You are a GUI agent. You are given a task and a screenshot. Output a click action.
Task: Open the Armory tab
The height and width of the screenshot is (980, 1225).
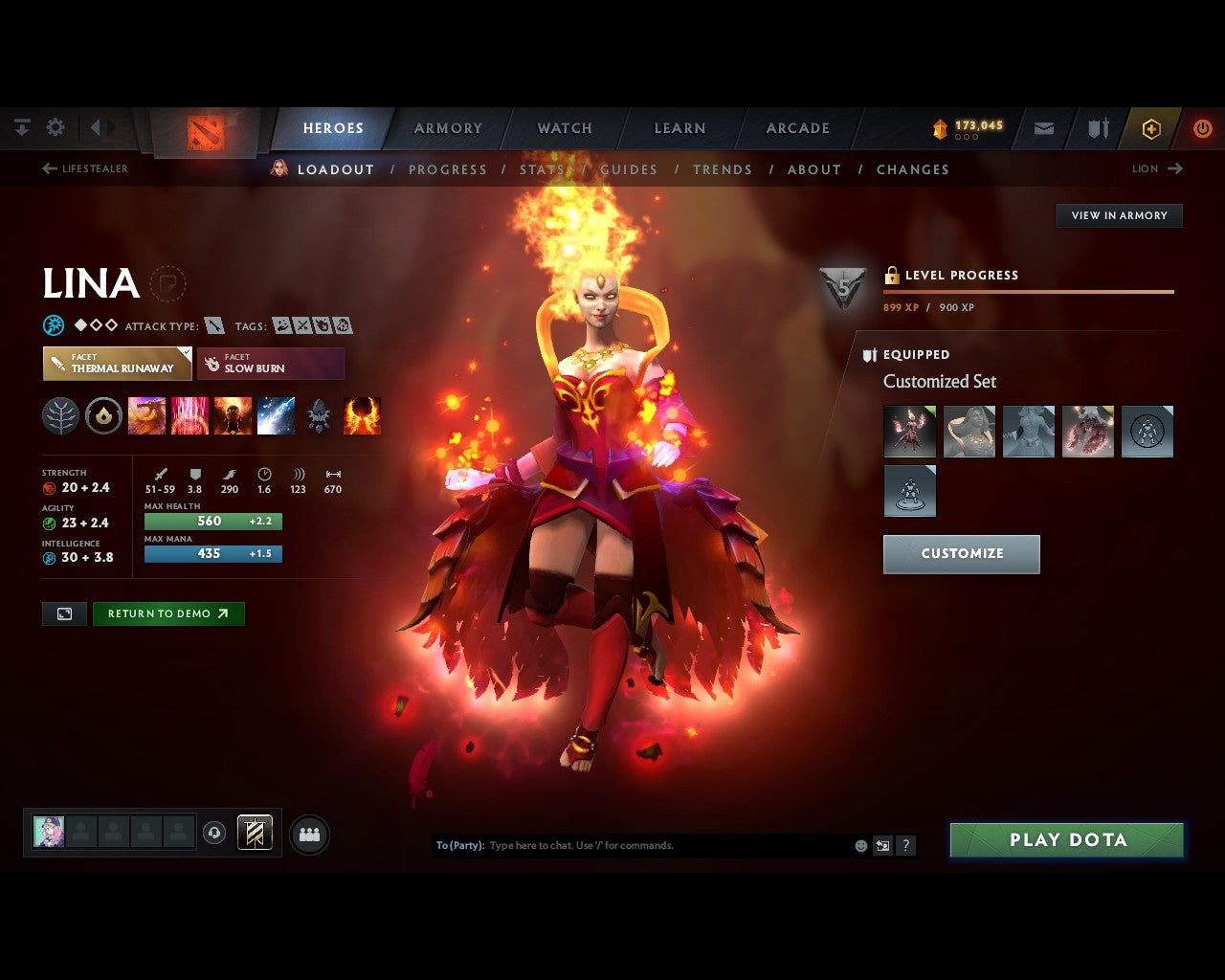pyautogui.click(x=448, y=128)
